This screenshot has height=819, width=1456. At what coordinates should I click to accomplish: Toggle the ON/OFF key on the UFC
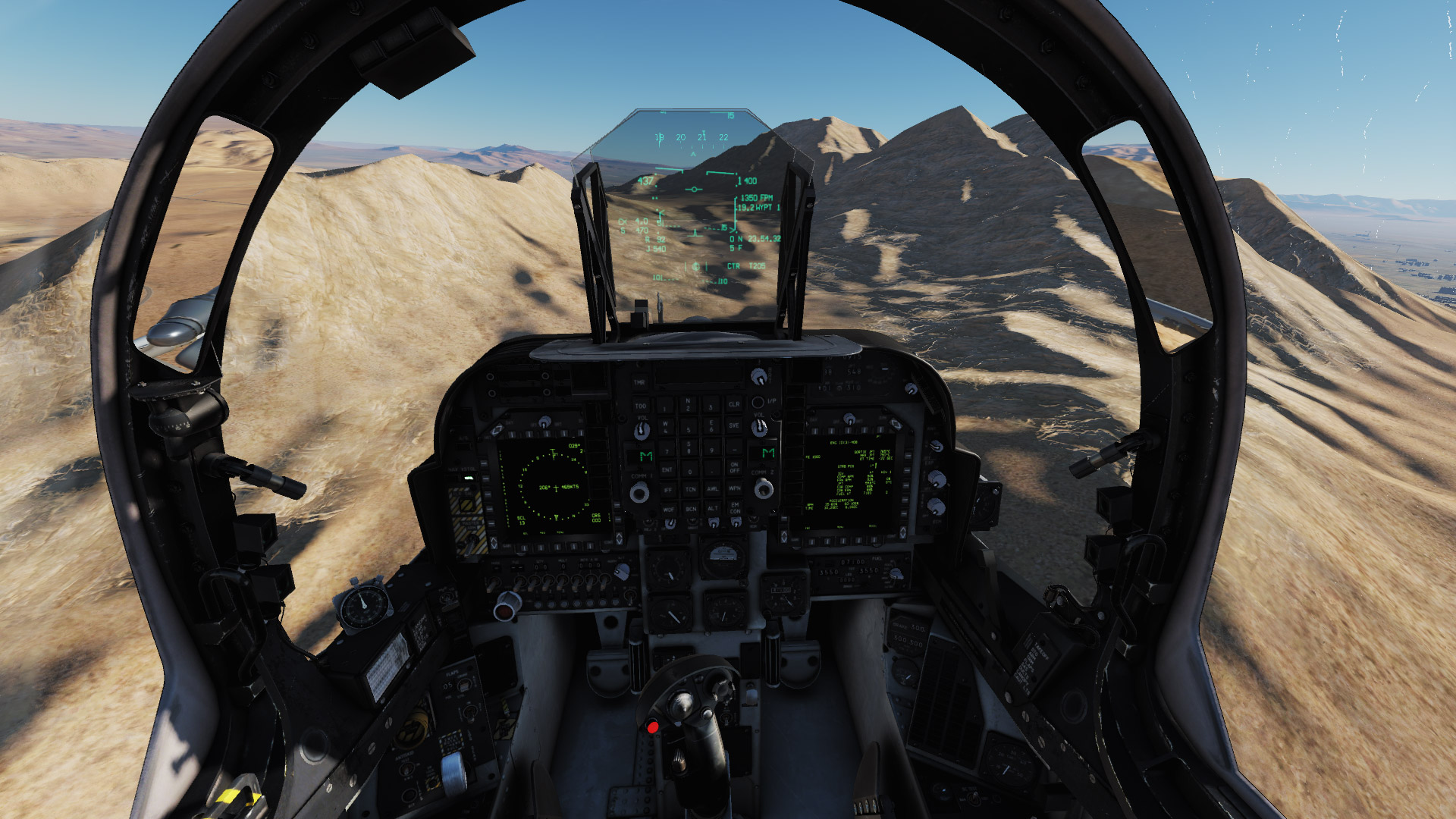coord(735,467)
